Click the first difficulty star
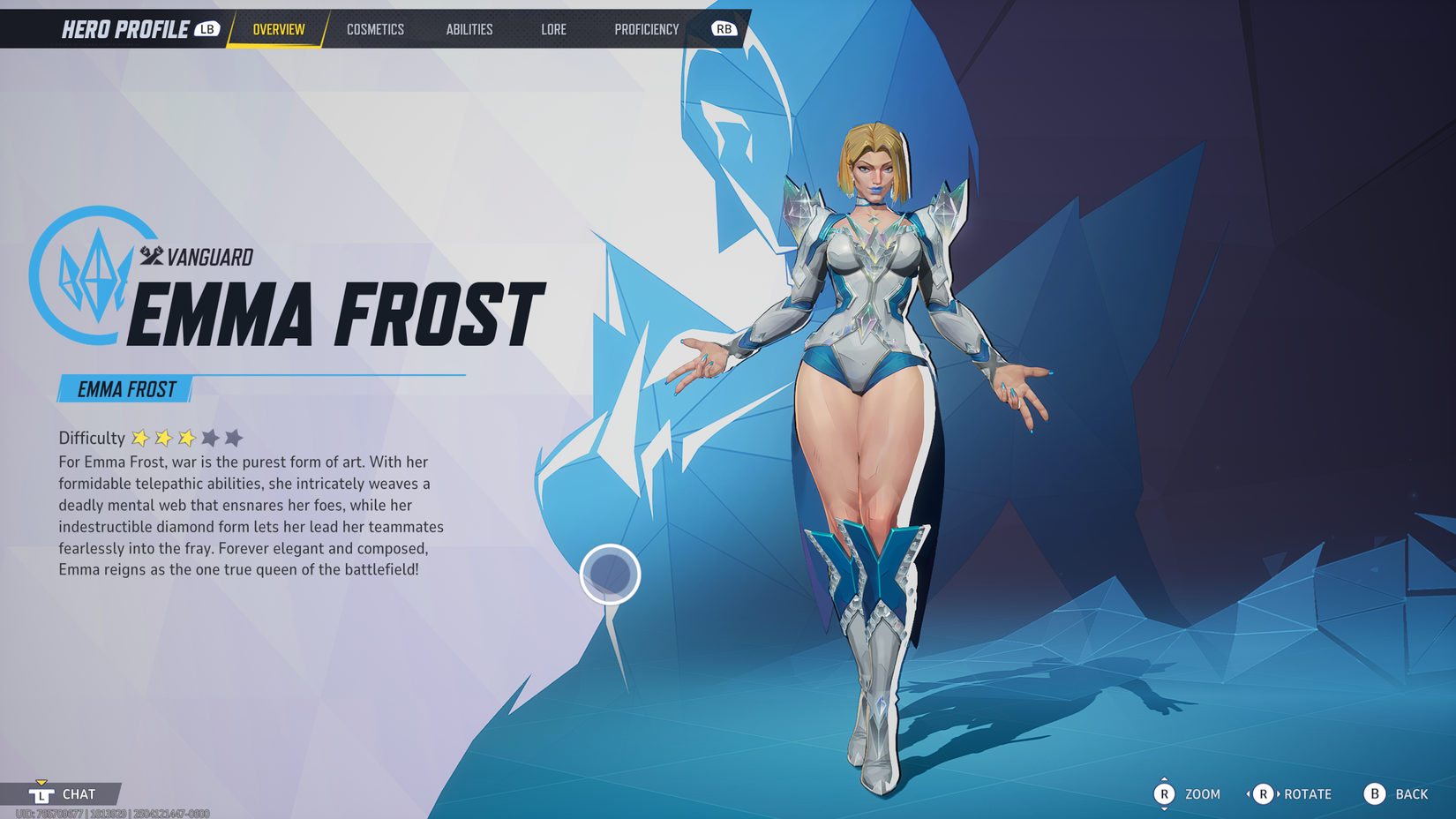This screenshot has height=819, width=1456. pyautogui.click(x=142, y=437)
